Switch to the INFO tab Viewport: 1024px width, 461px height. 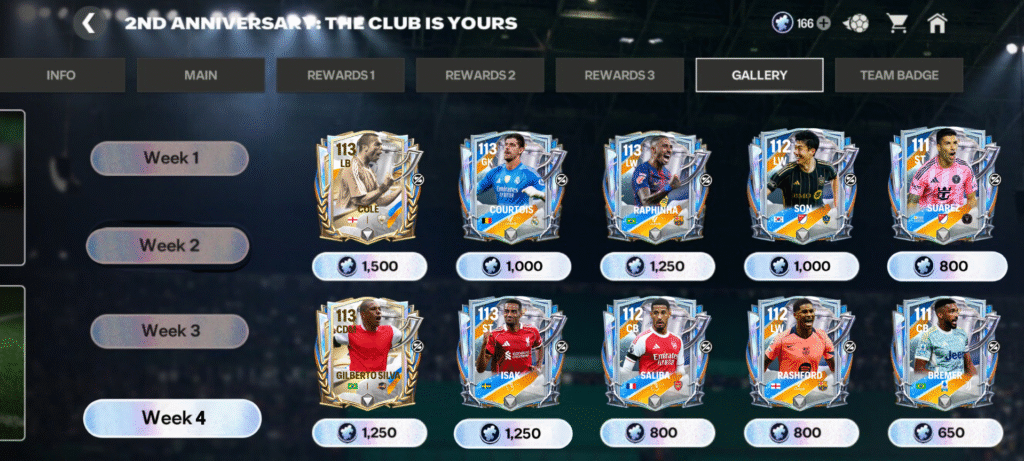pos(61,75)
